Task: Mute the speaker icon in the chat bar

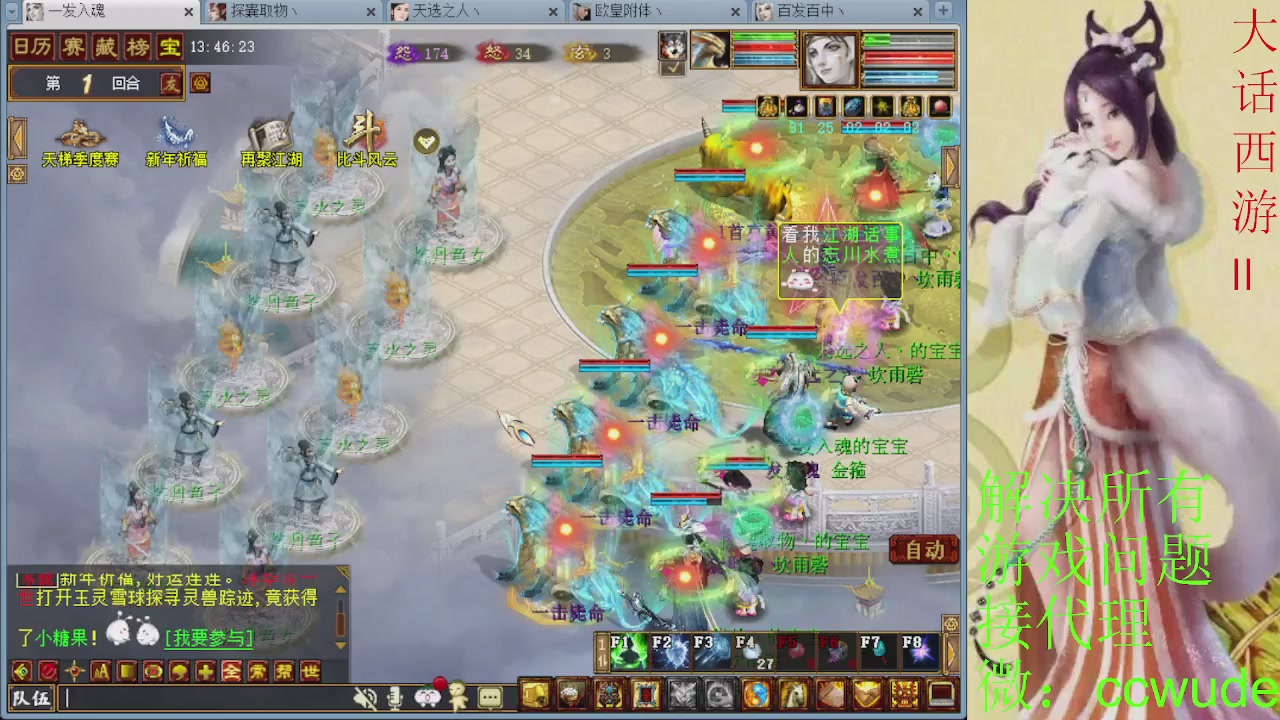Action: coord(366,698)
